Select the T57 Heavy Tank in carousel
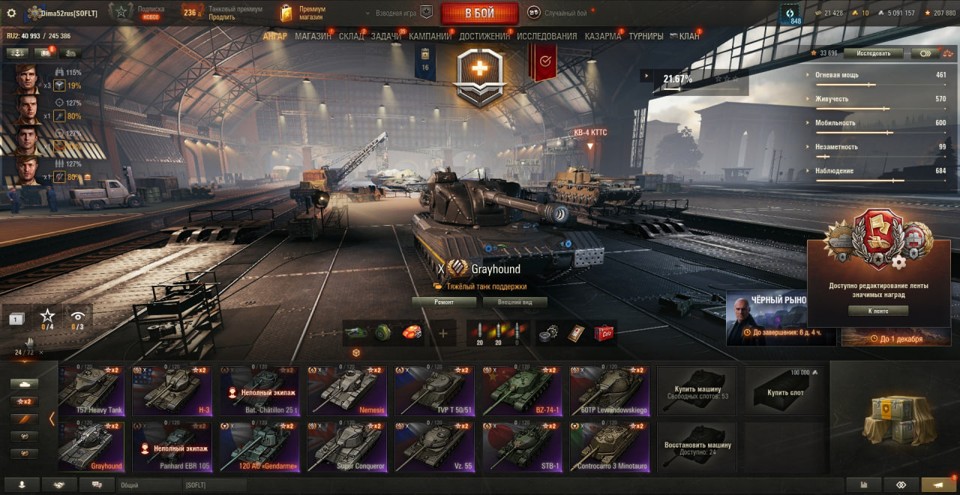The image size is (960, 495). (90, 390)
